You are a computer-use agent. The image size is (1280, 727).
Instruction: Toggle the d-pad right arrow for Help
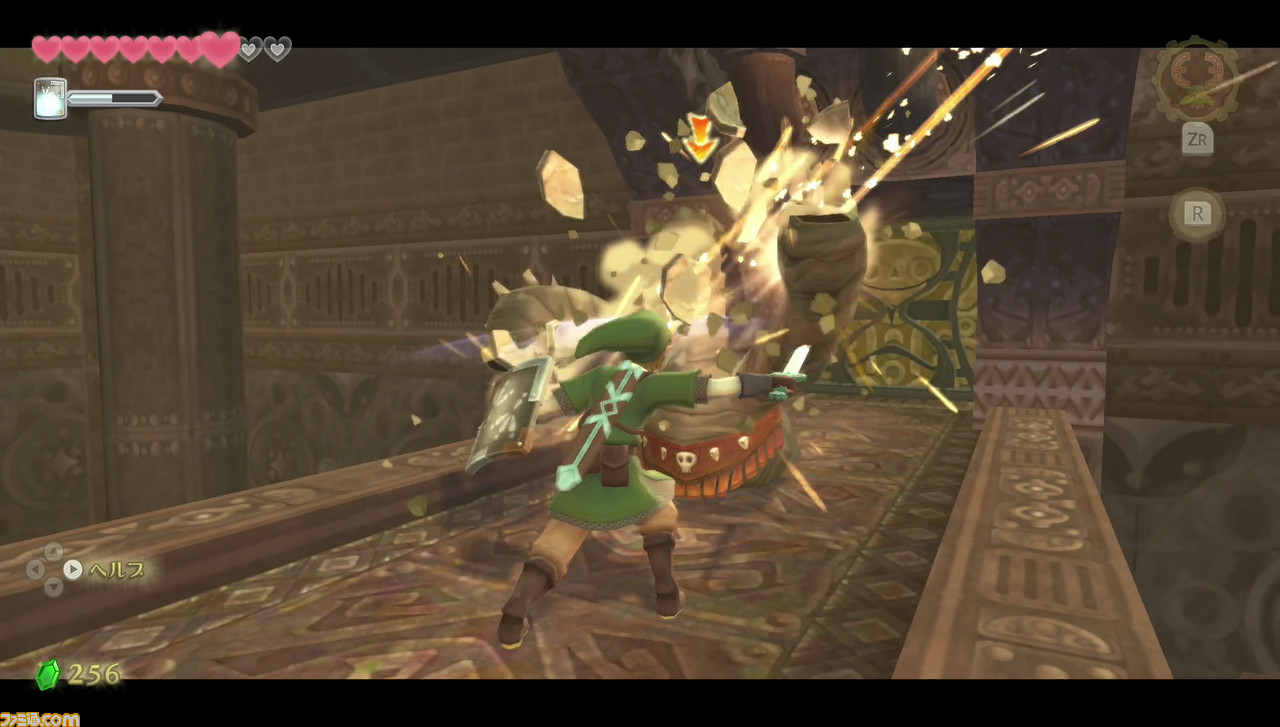pos(73,571)
